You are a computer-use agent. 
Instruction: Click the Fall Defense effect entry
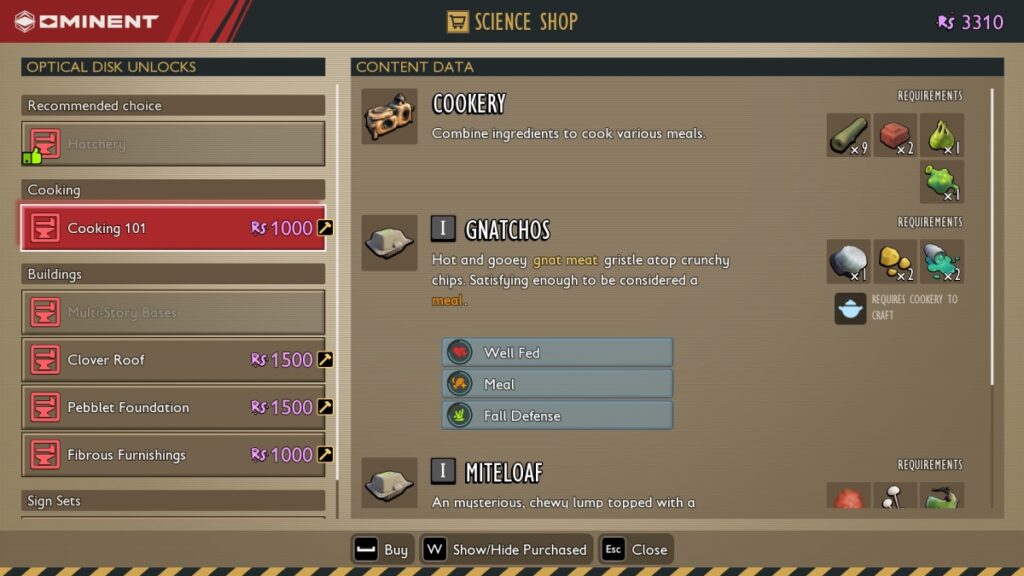click(557, 416)
